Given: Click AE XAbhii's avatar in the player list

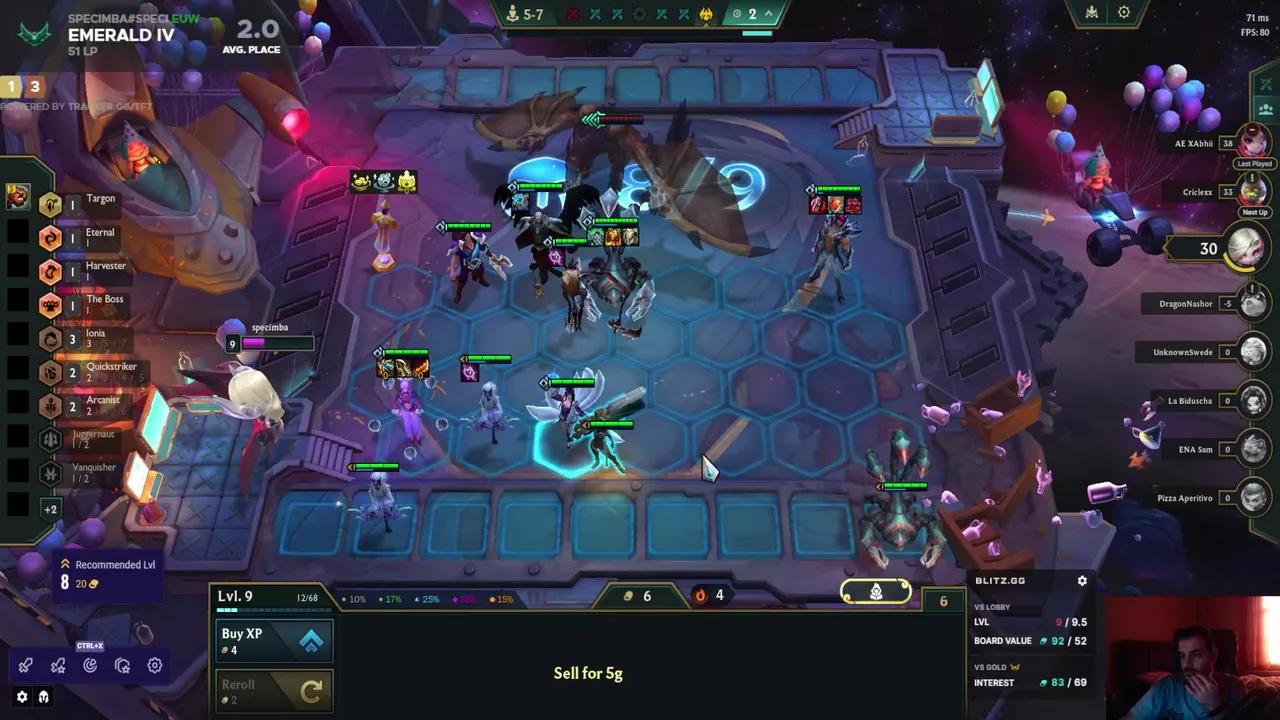Looking at the screenshot, I should pos(1253,144).
